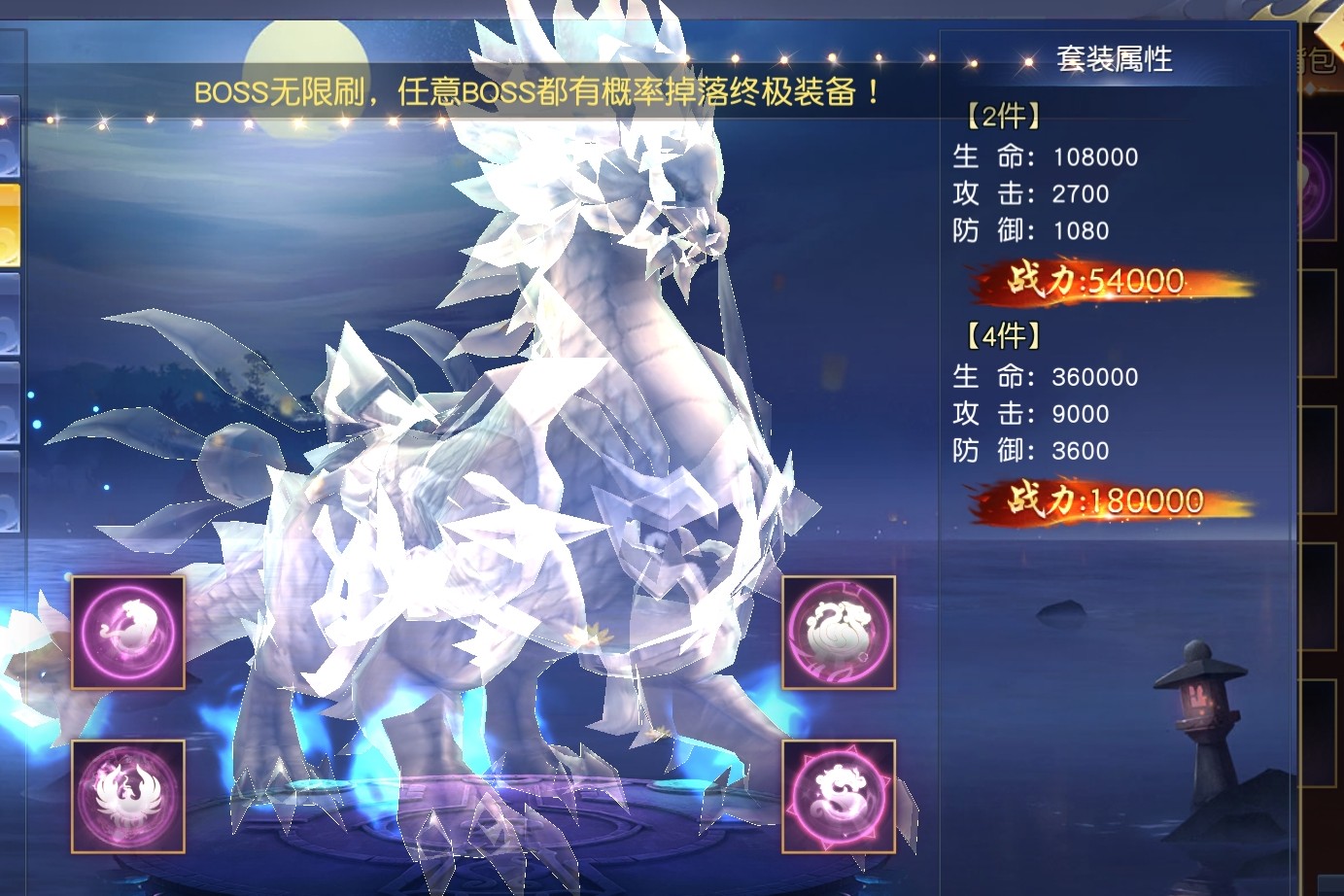Click the gold highlighted side tab
The width and height of the screenshot is (1344, 896).
click(x=9, y=224)
